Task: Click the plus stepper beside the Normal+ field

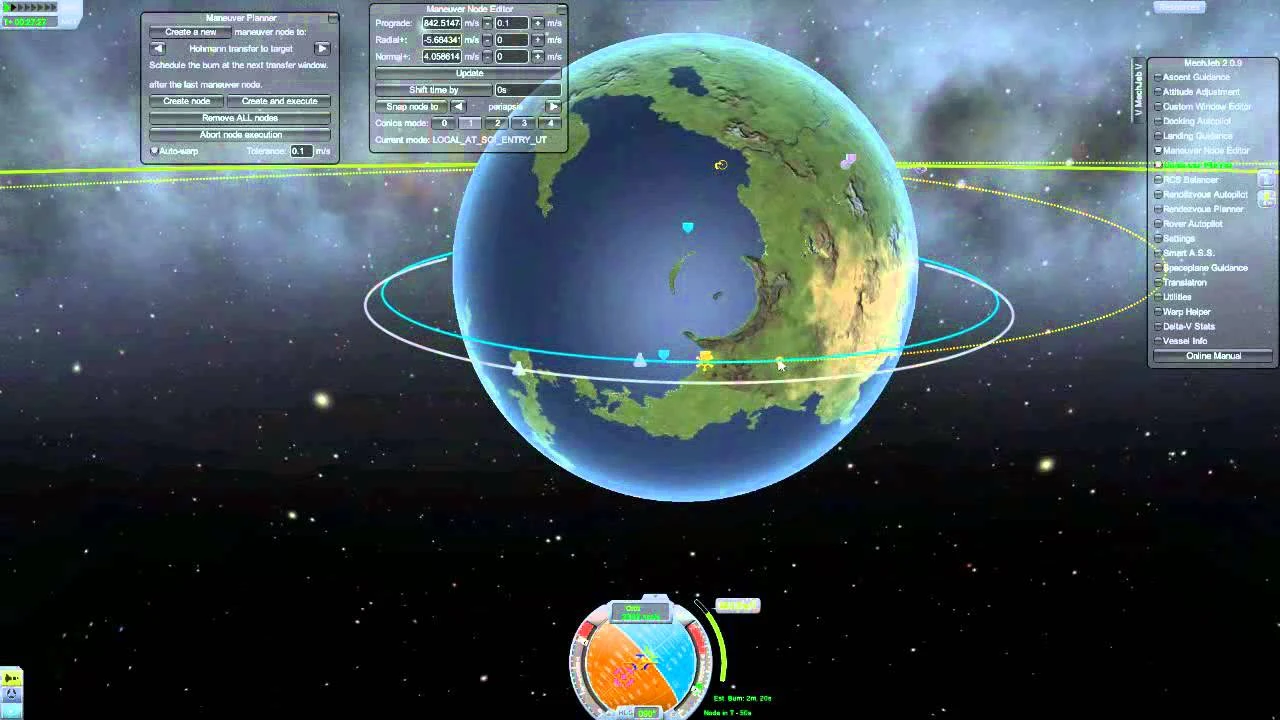Action: pos(538,56)
